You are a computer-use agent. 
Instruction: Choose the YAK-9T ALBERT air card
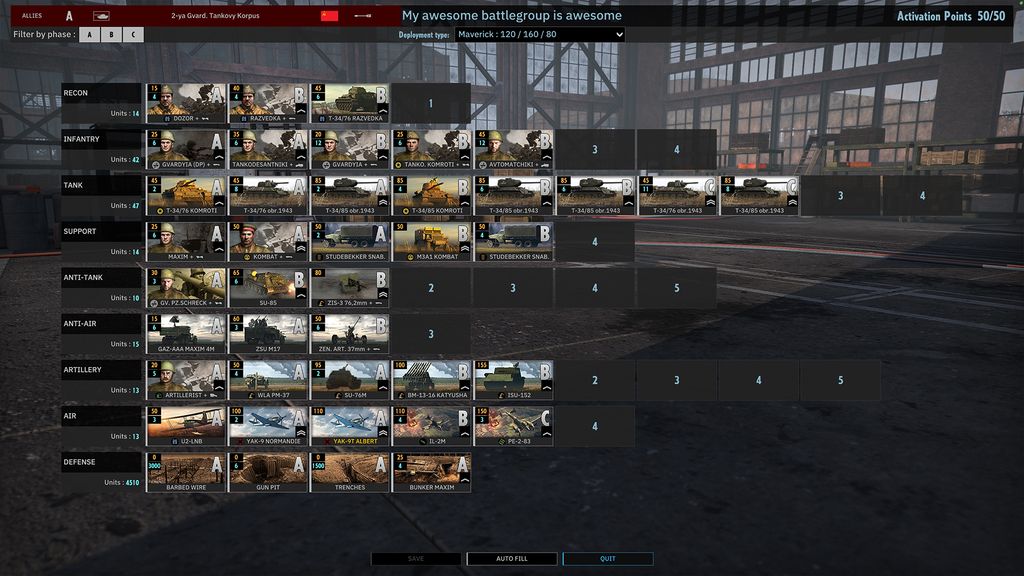(x=350, y=426)
